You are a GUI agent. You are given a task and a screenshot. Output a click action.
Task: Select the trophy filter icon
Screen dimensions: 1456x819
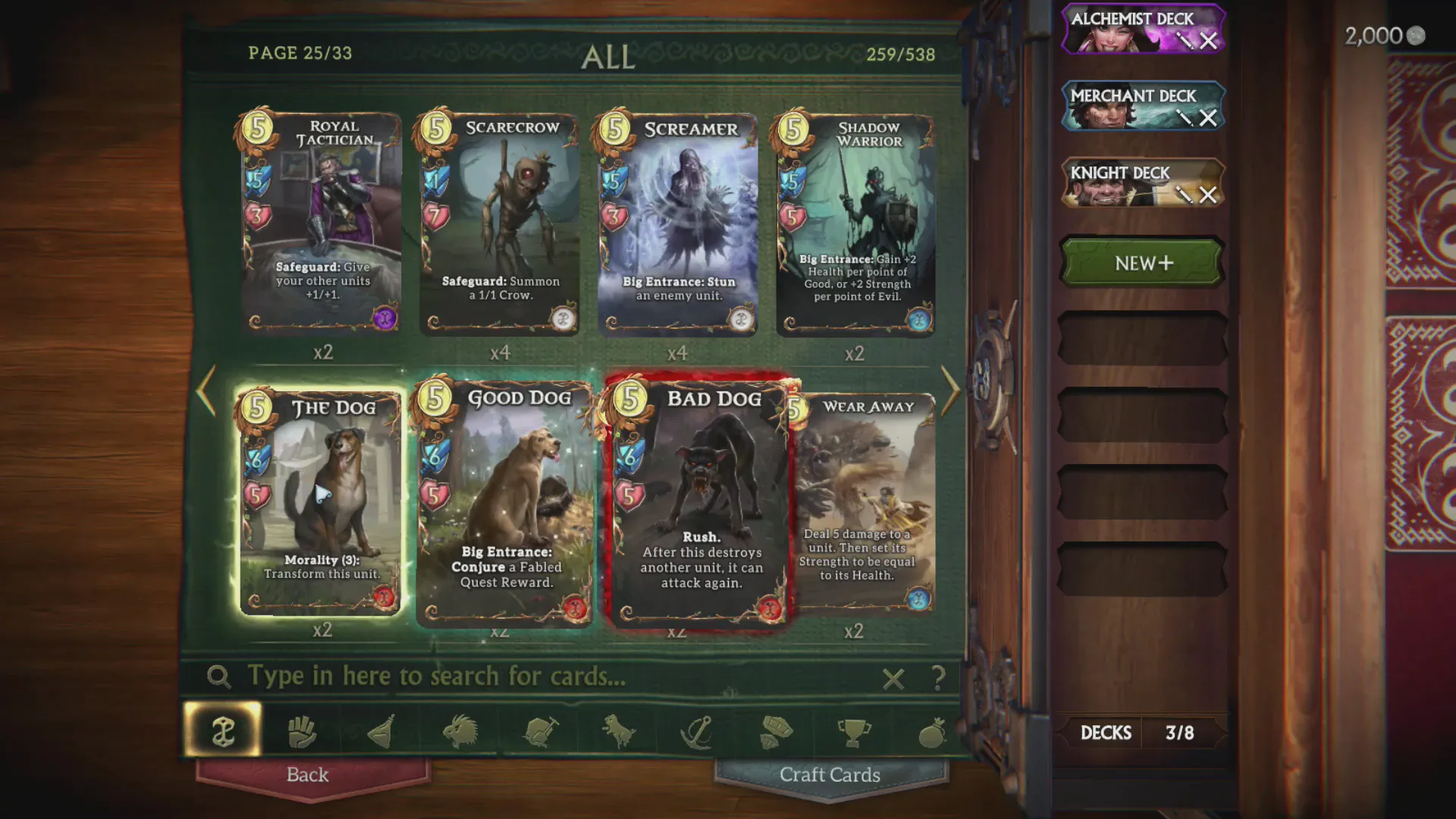tap(855, 730)
